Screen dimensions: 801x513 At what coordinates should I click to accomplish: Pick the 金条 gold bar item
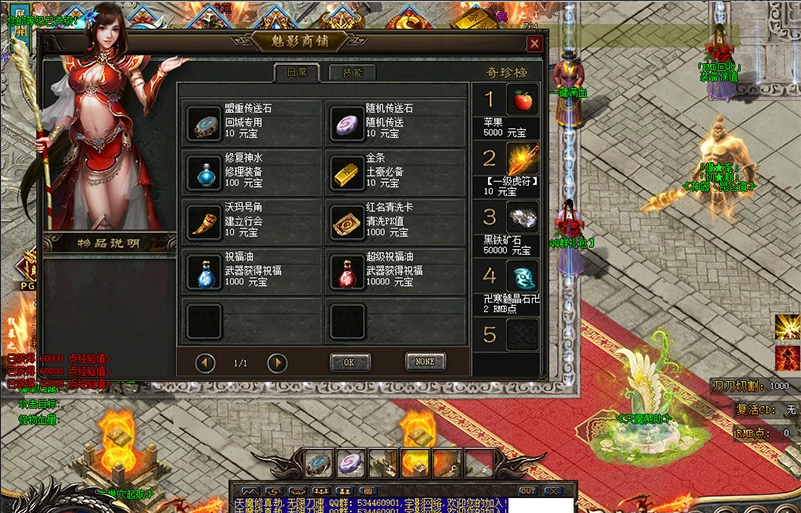(x=346, y=172)
